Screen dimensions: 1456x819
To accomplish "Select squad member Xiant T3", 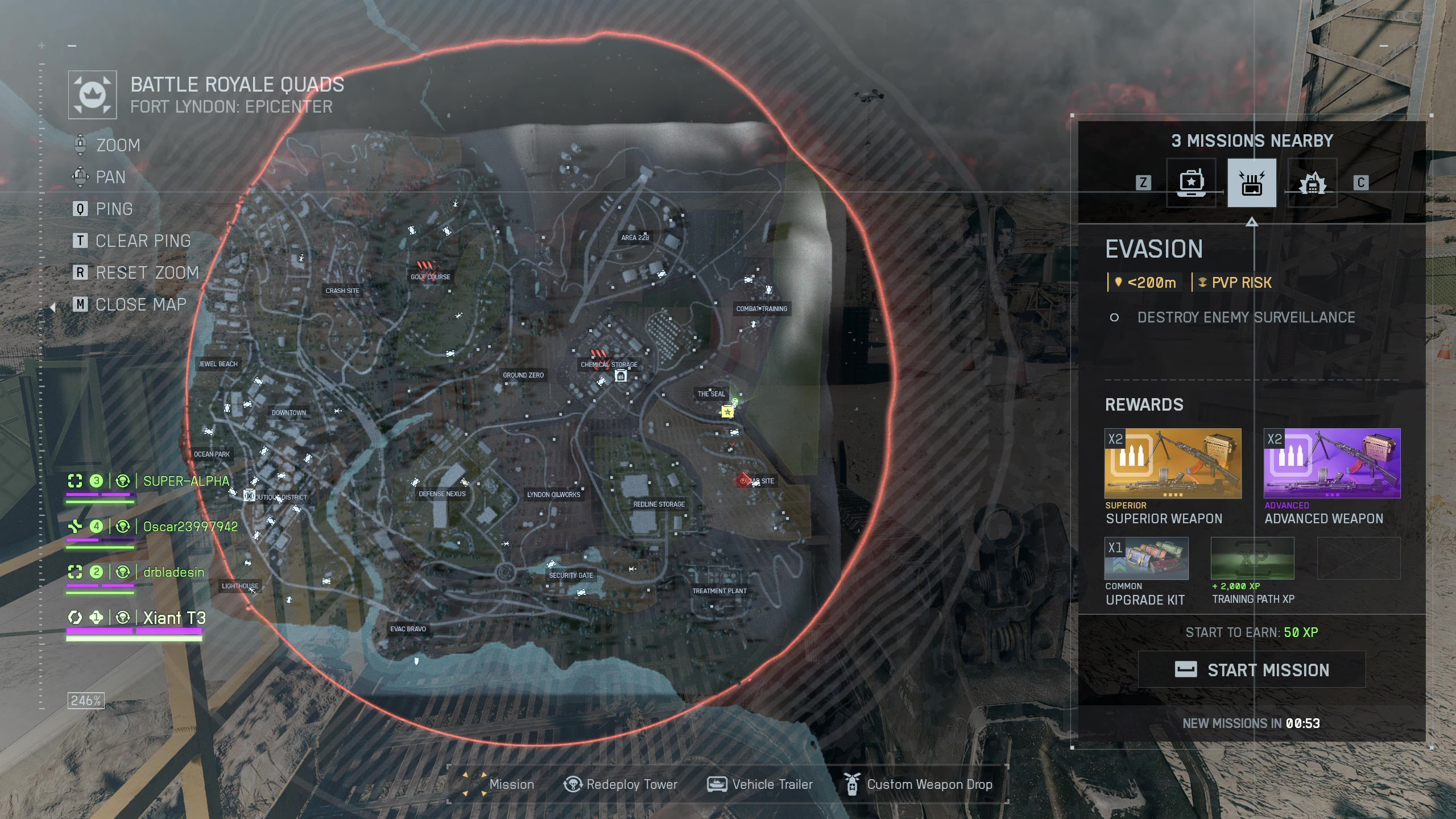I will pos(174,618).
